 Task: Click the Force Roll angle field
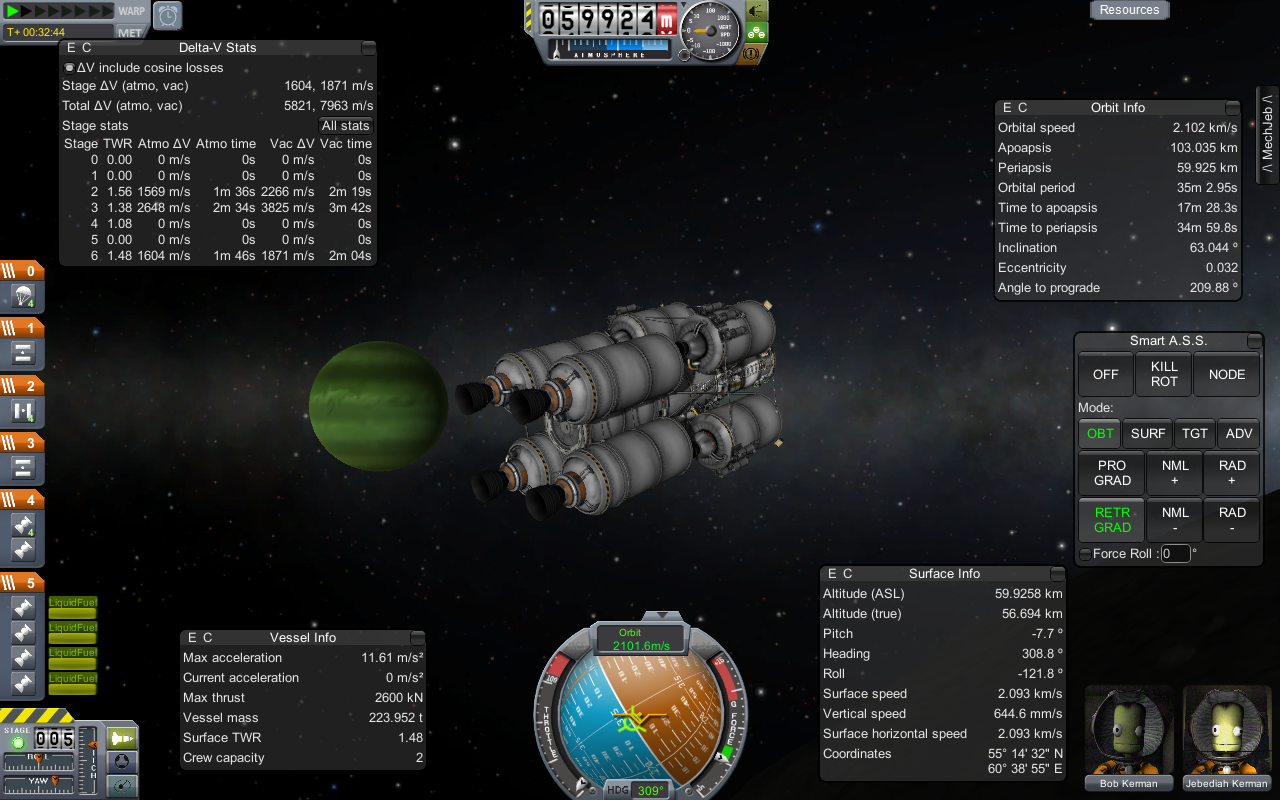click(1175, 554)
